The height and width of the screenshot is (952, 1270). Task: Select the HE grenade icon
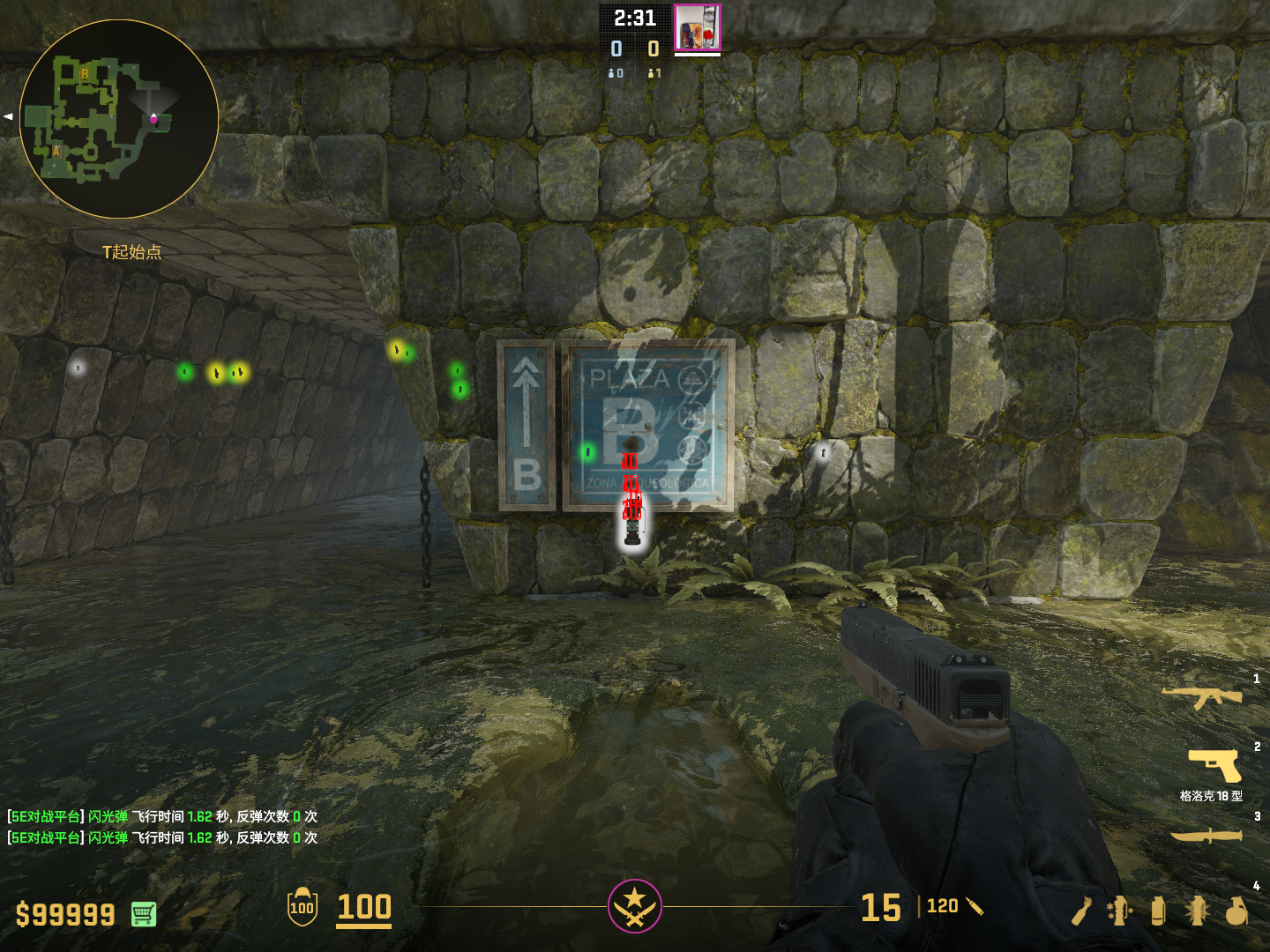coord(1236,911)
